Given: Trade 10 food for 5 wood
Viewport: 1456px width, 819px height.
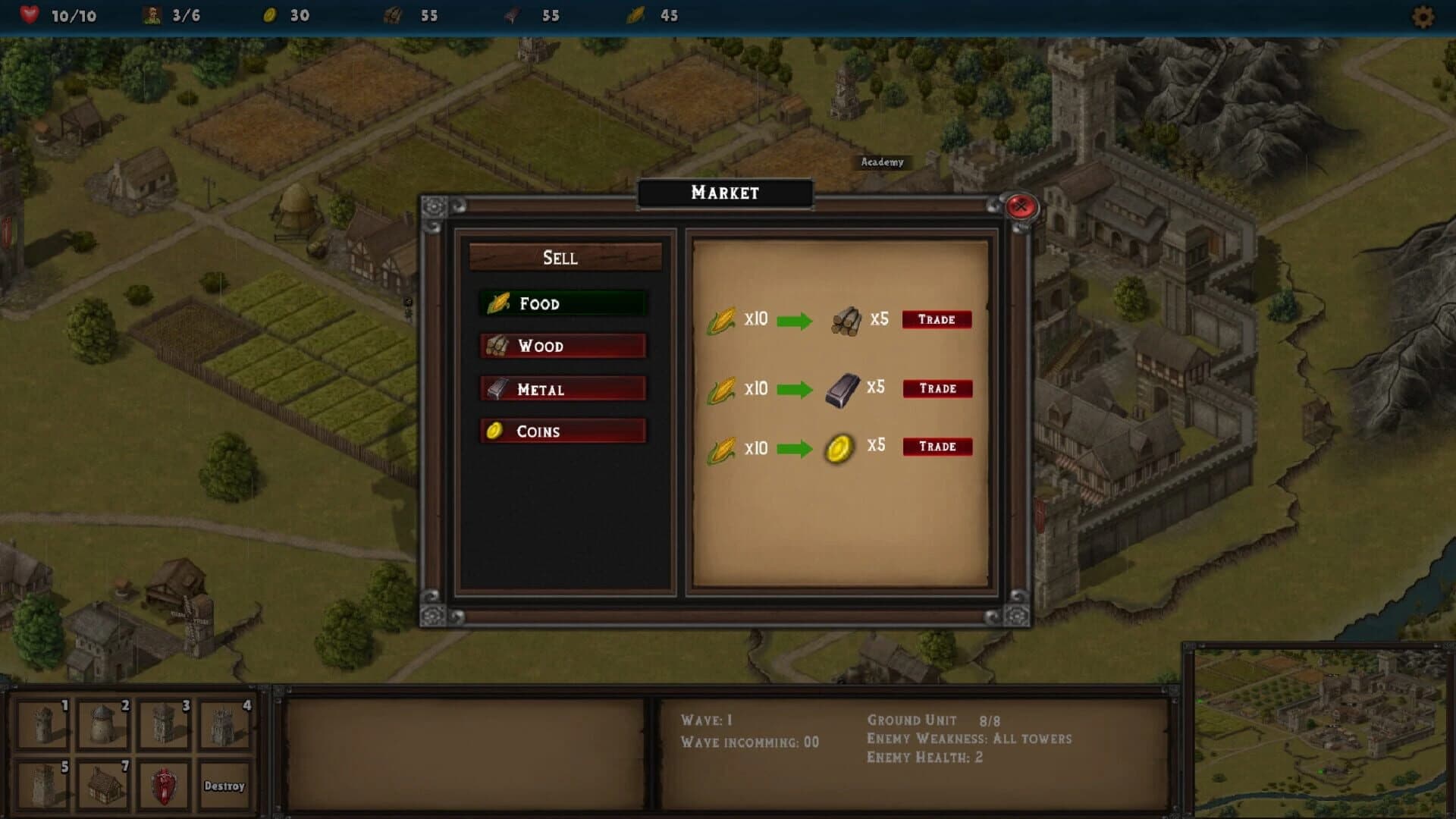Looking at the screenshot, I should pos(936,319).
